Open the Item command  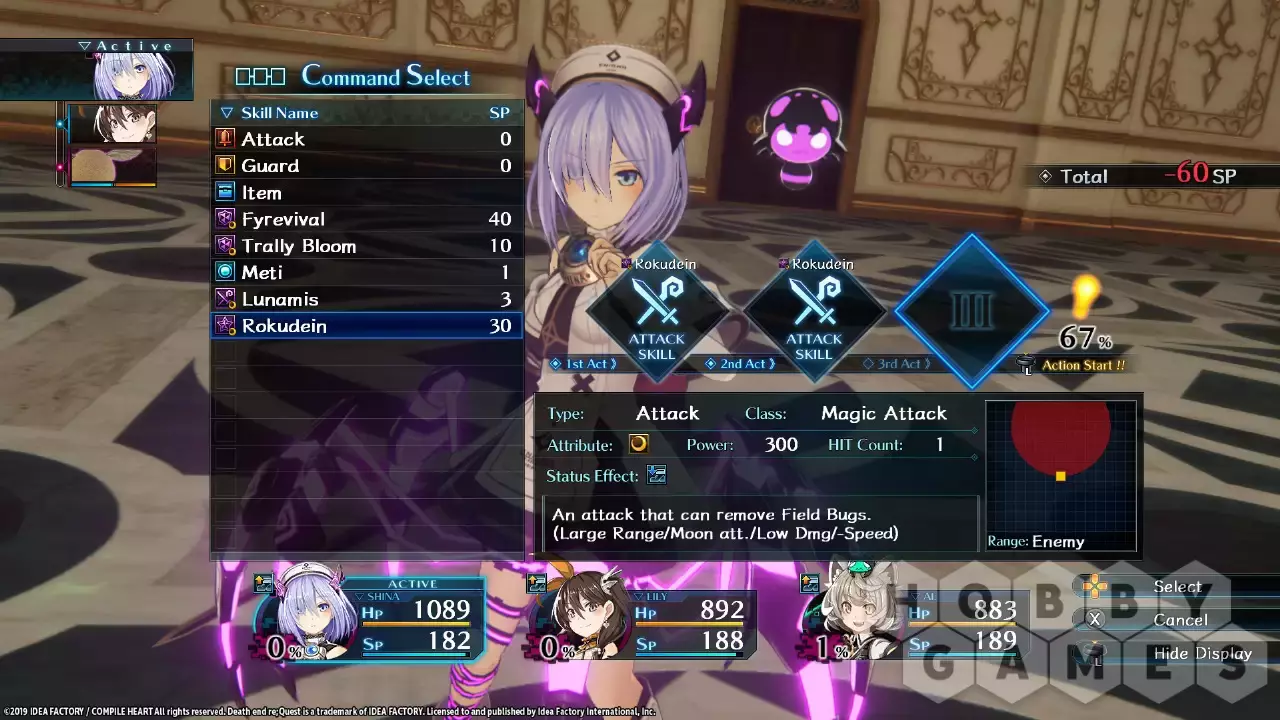366,193
